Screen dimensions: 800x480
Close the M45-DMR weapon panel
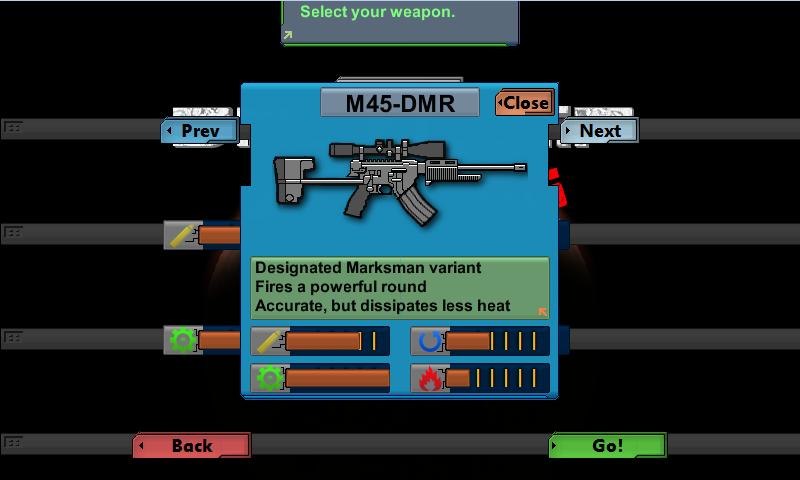(524, 103)
